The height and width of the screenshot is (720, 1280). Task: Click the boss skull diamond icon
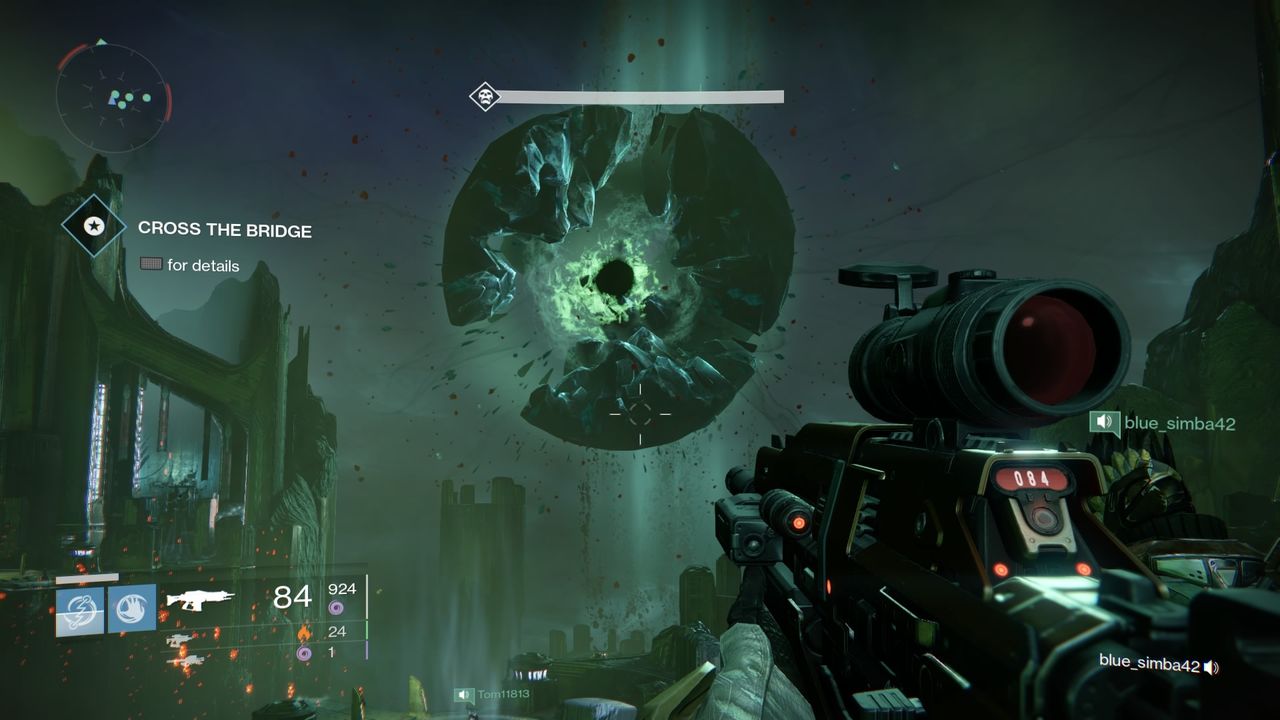[485, 97]
